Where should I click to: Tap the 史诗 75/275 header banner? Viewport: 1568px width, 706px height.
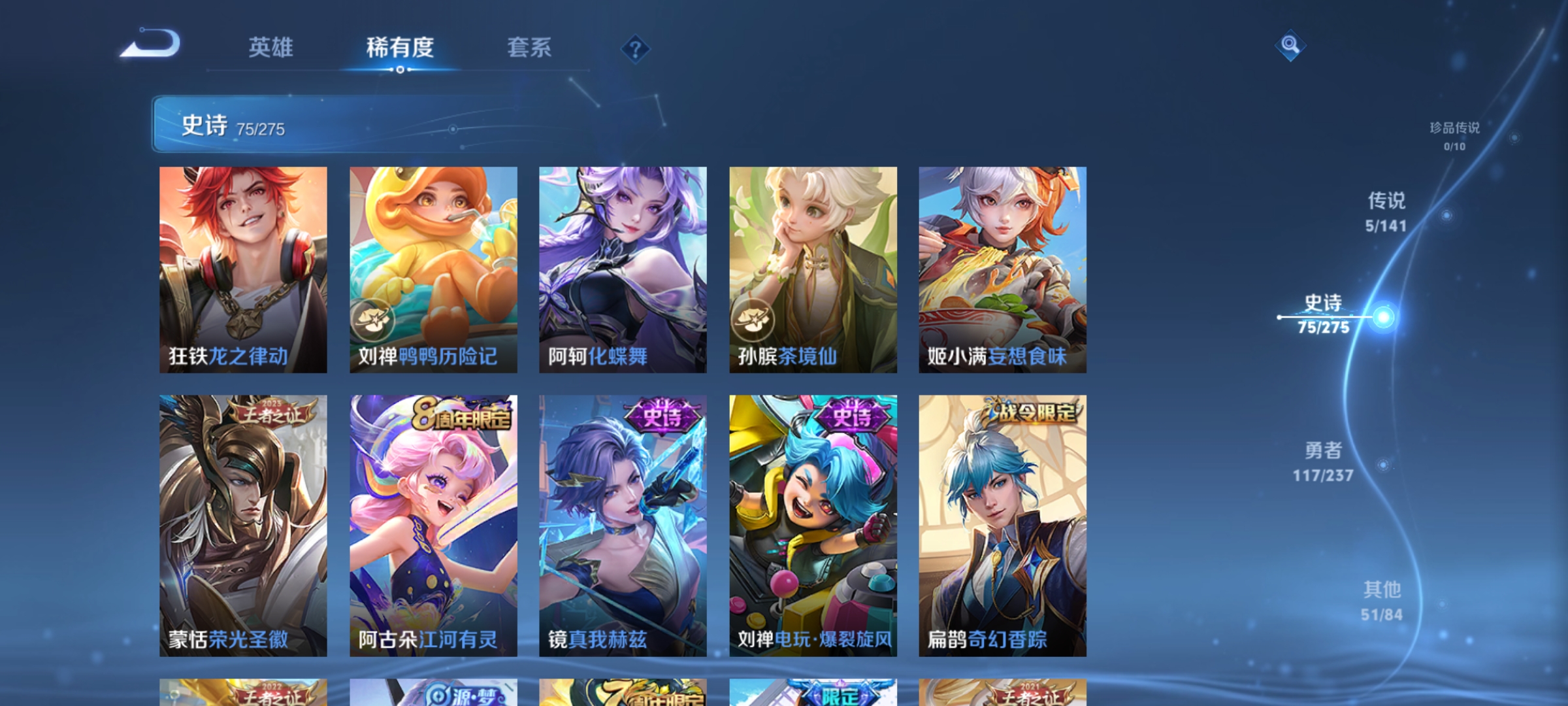pyautogui.click(x=294, y=124)
